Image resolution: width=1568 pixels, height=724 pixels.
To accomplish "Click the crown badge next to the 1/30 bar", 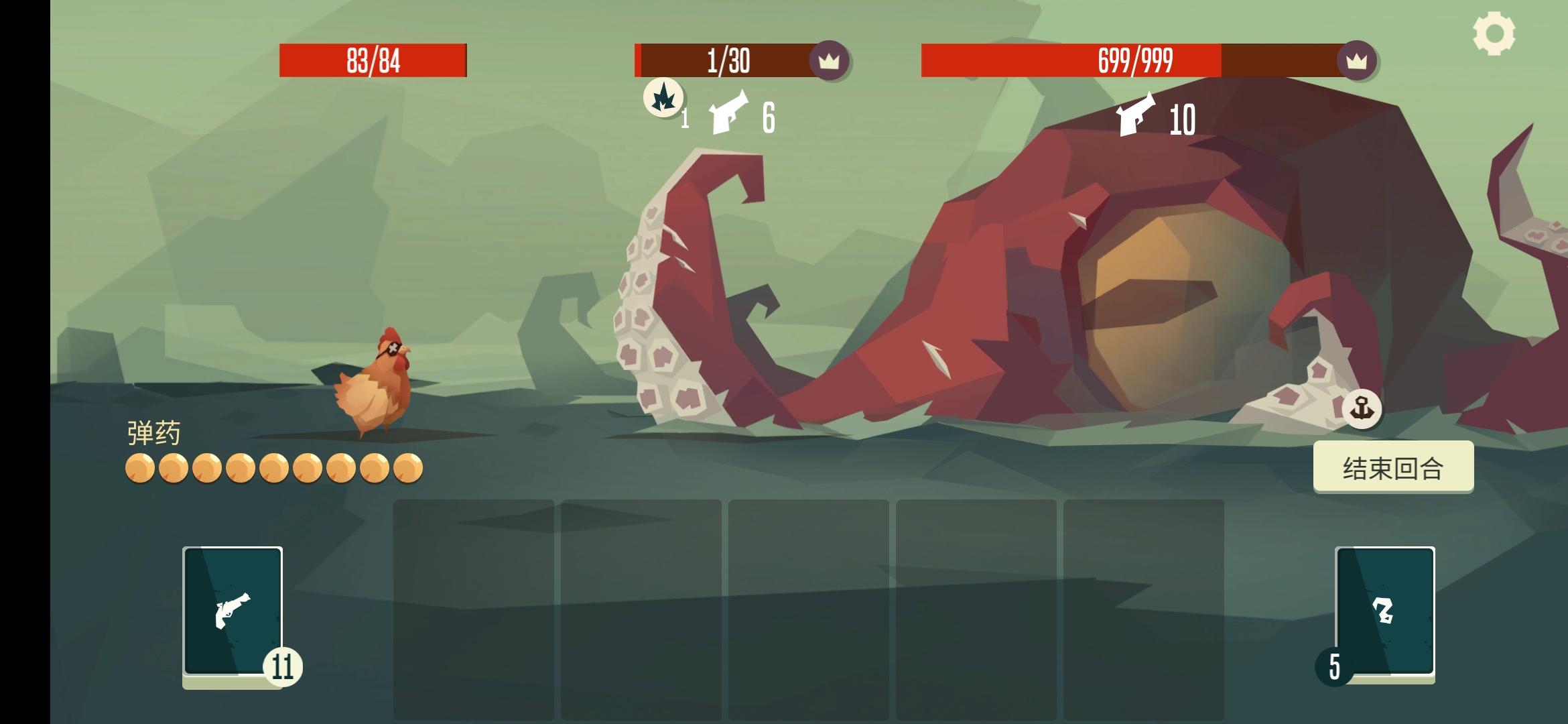I will [x=831, y=62].
